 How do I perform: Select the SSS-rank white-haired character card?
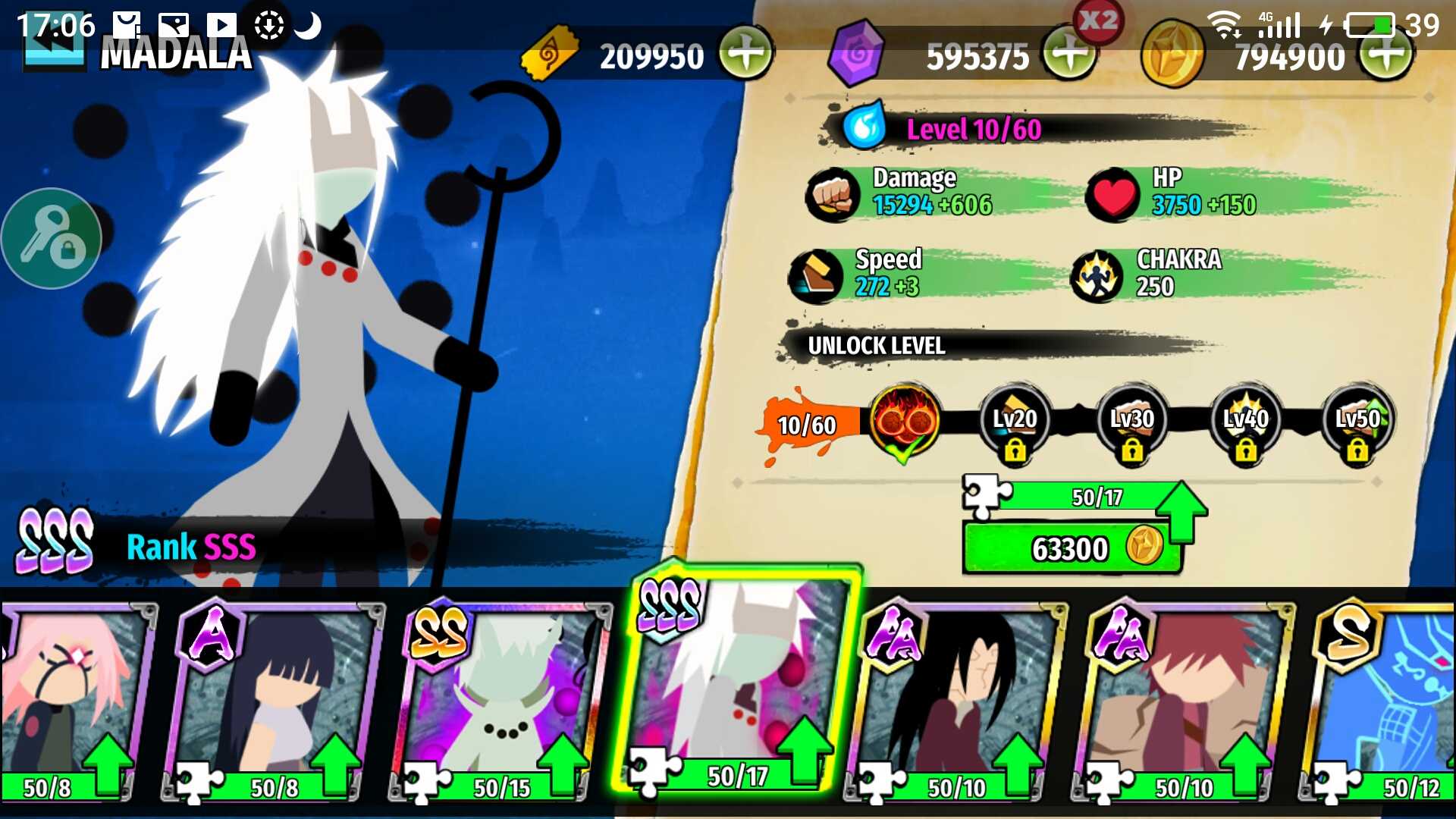point(736,682)
